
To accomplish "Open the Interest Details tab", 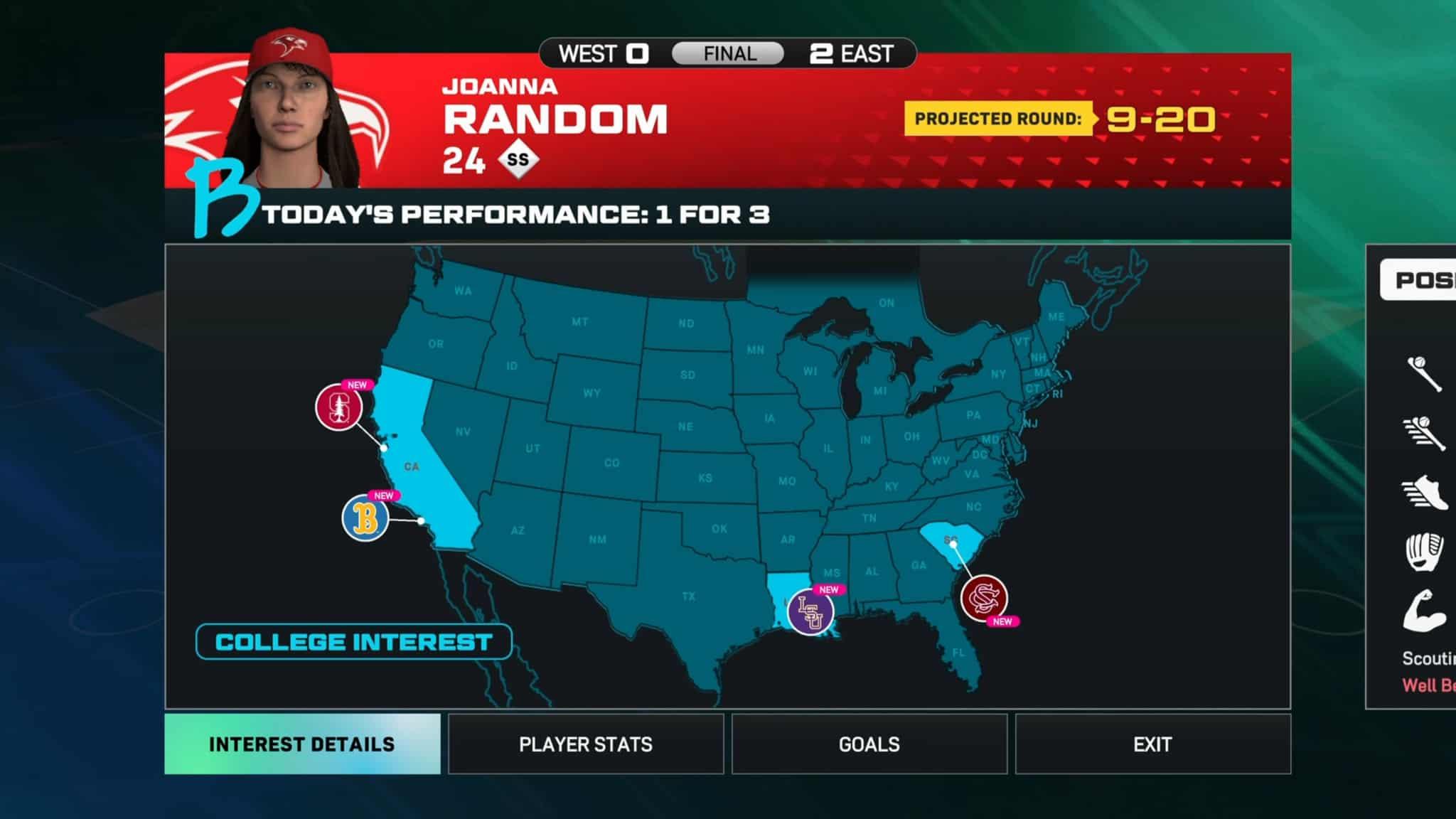I will 302,744.
